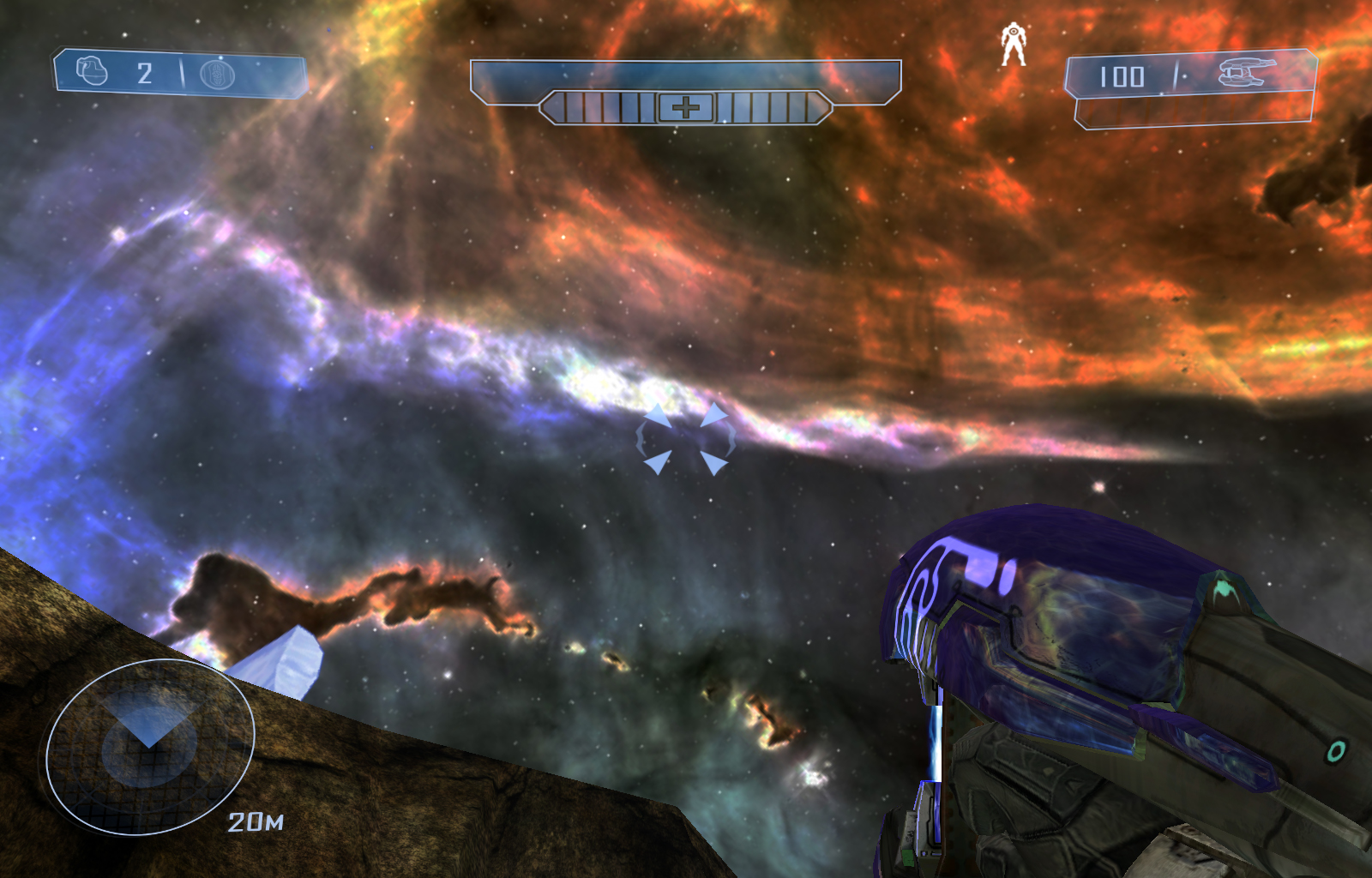
Task: Select the plasma grenade icon
Action: tap(217, 75)
